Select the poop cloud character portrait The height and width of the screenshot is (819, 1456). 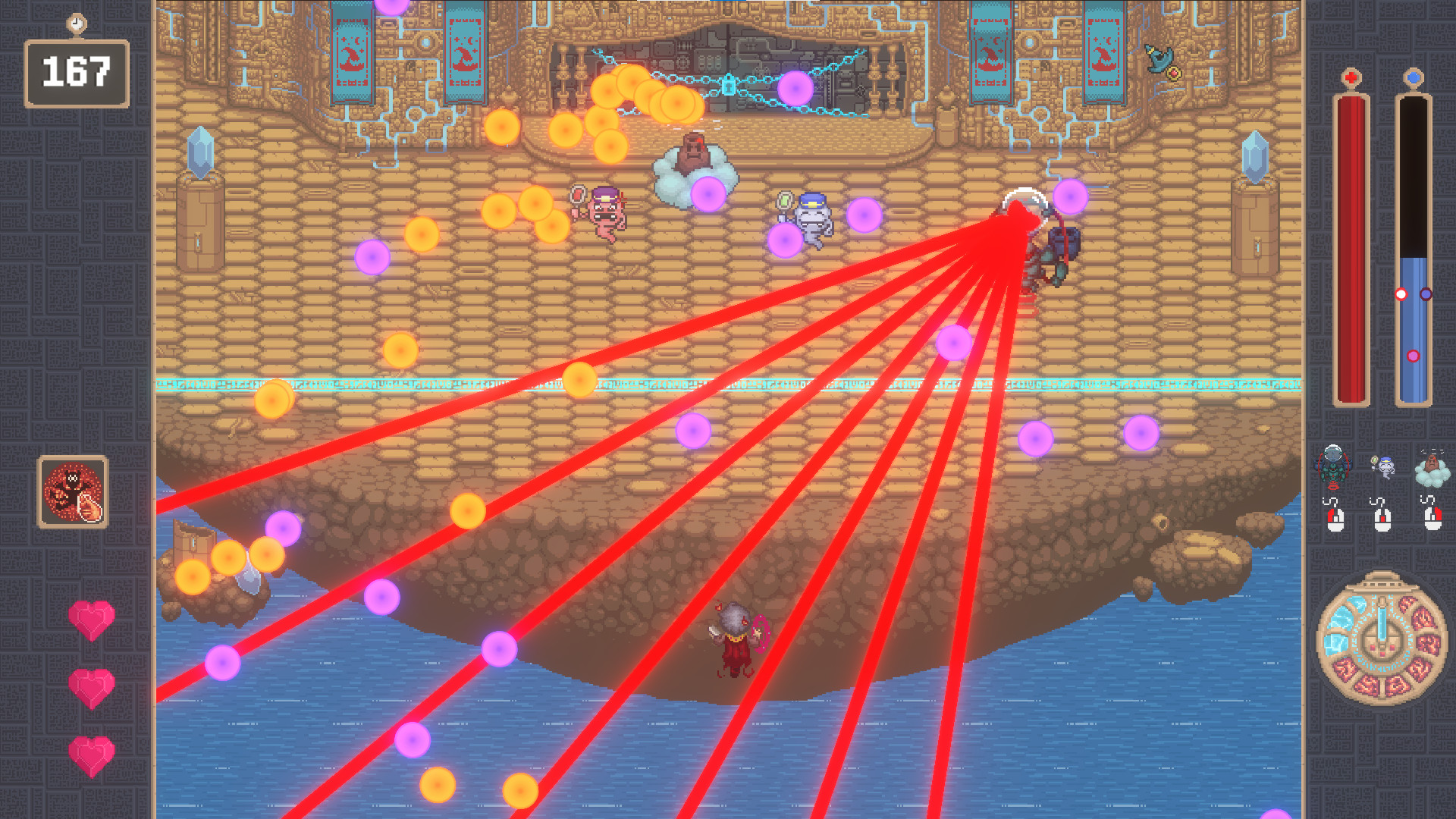pos(1432,466)
